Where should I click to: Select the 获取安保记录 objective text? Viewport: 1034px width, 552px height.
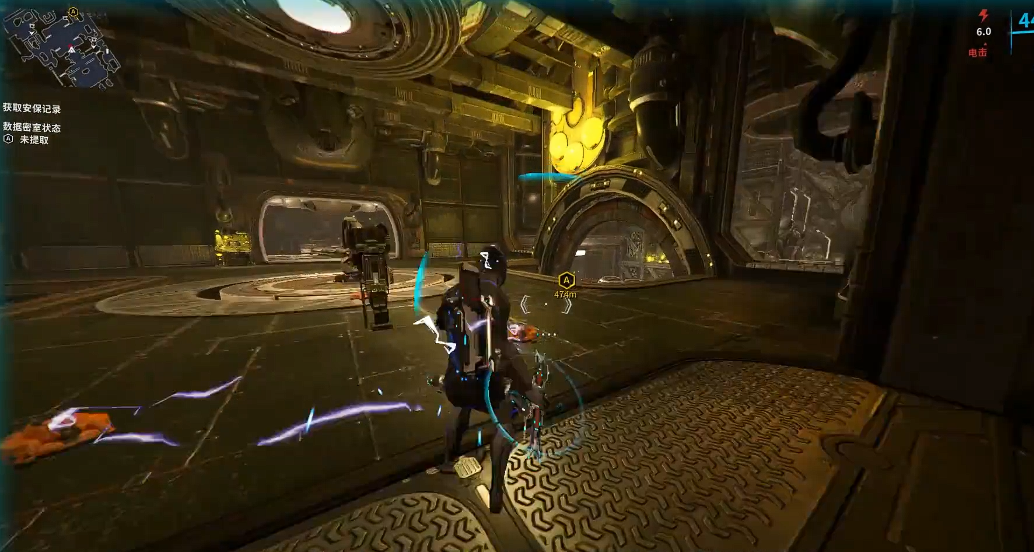32,108
